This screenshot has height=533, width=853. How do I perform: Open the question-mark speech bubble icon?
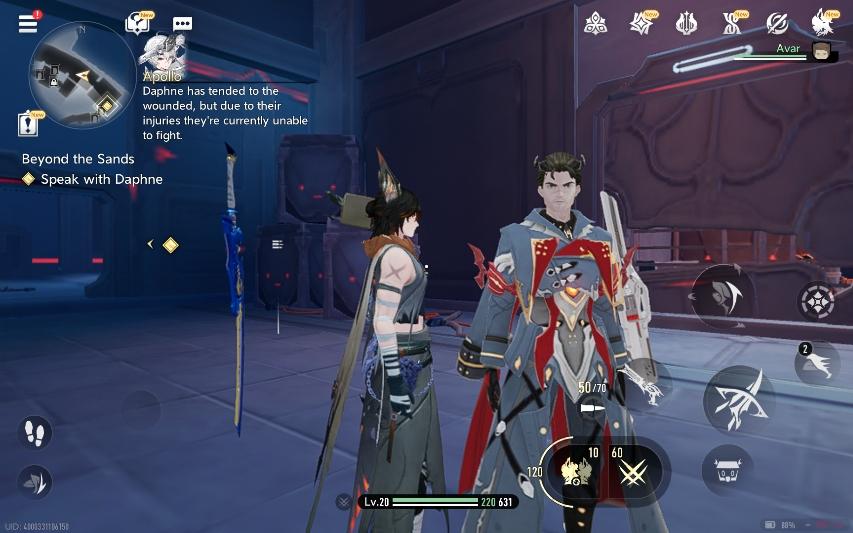[137, 23]
